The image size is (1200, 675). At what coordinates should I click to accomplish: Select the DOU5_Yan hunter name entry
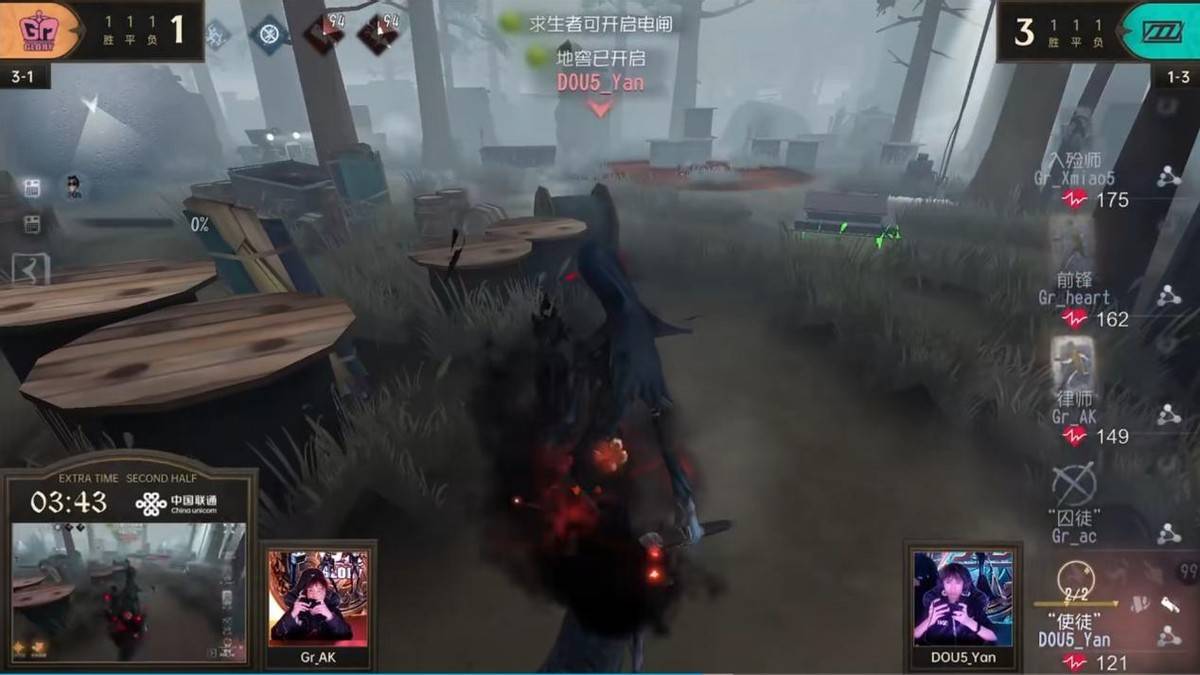(x=1074, y=640)
